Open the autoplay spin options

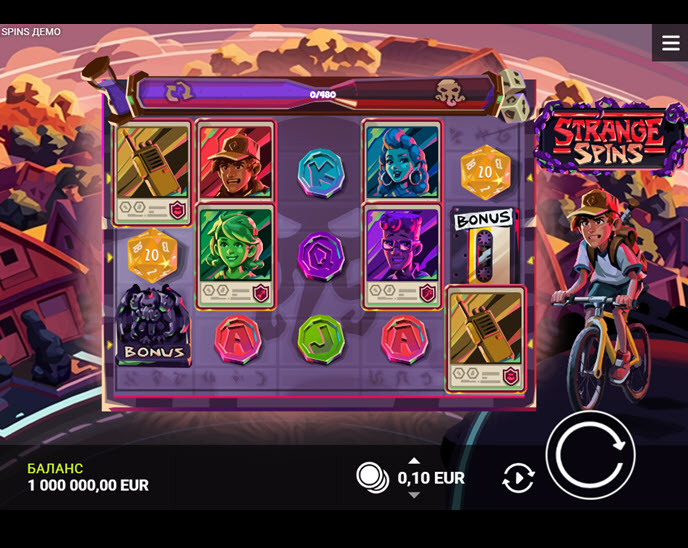[518, 478]
